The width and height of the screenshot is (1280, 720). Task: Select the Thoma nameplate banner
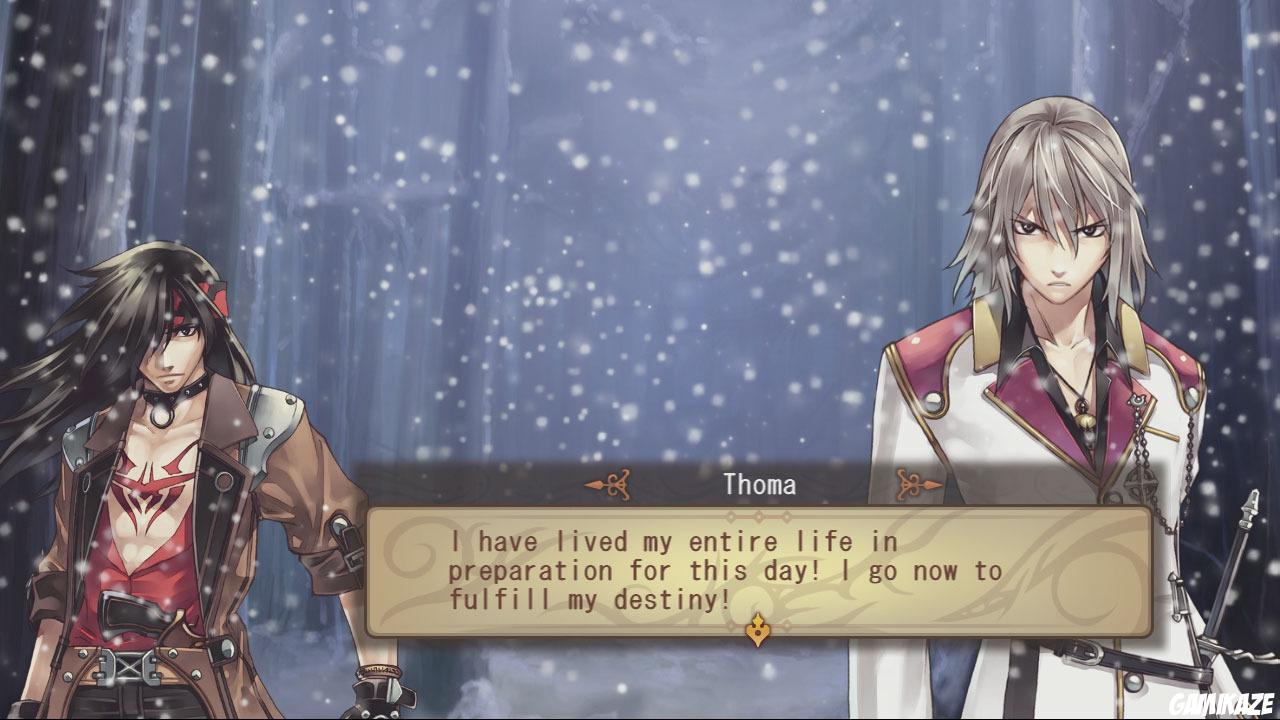[x=757, y=486]
